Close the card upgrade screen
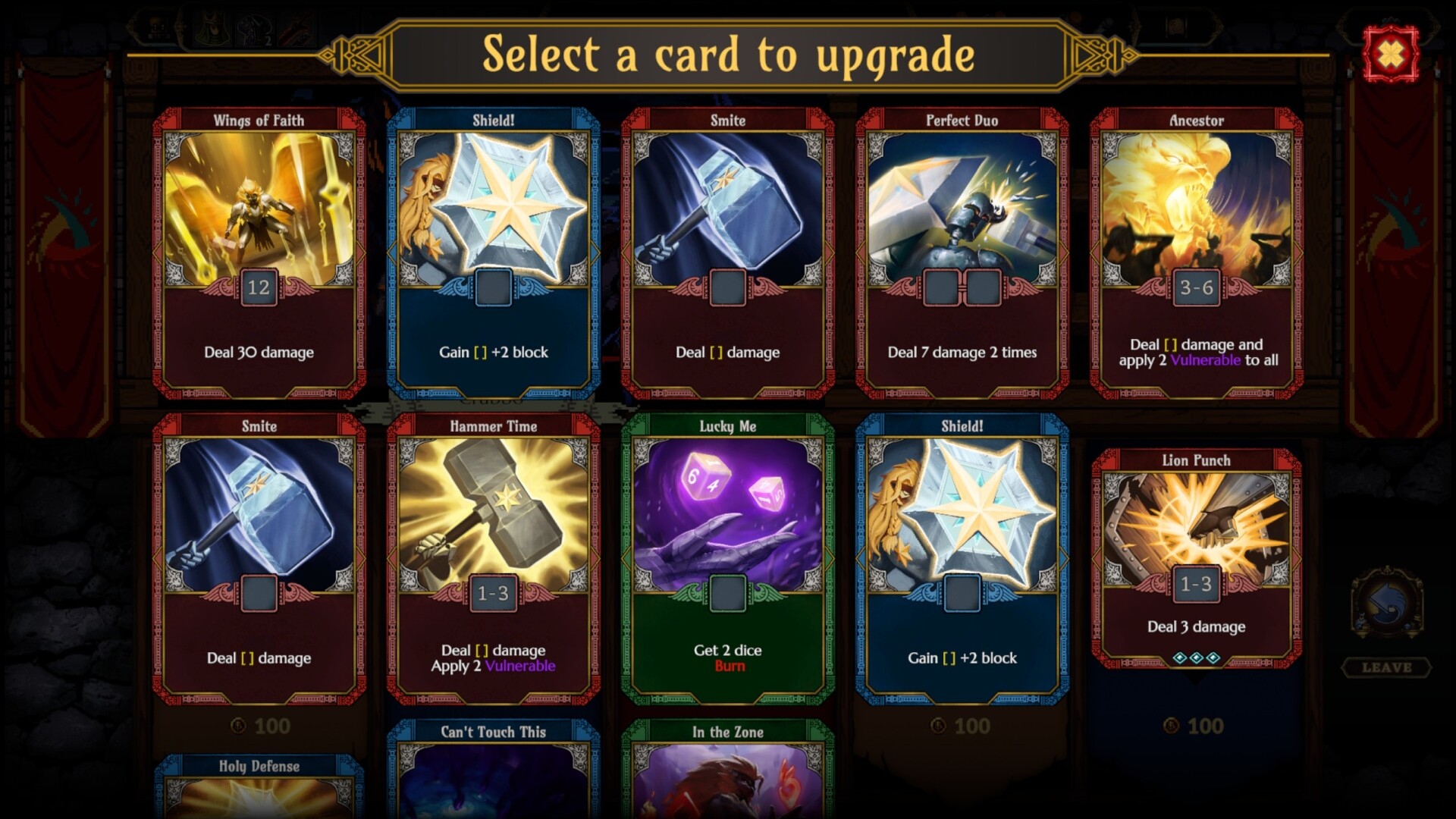The width and height of the screenshot is (1456, 819). (1390, 54)
